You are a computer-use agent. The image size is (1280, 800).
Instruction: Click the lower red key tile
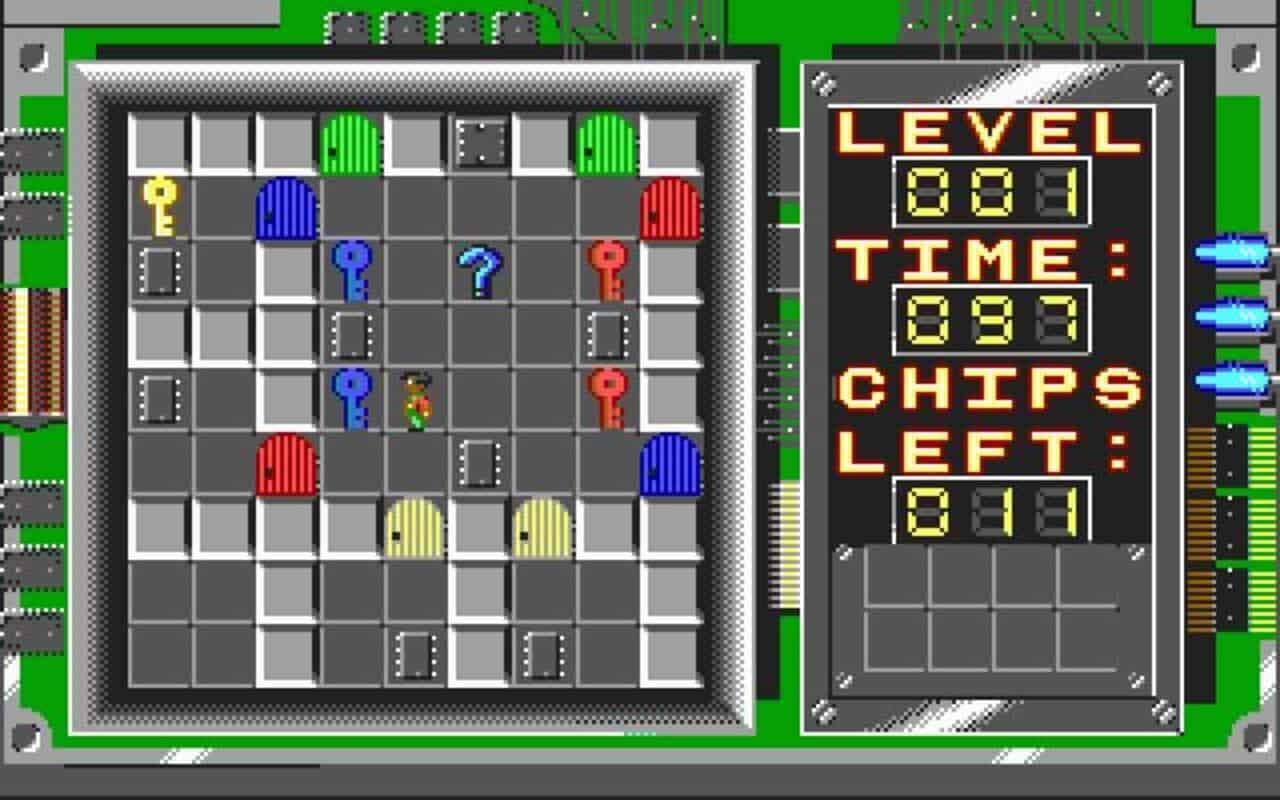pos(605,395)
